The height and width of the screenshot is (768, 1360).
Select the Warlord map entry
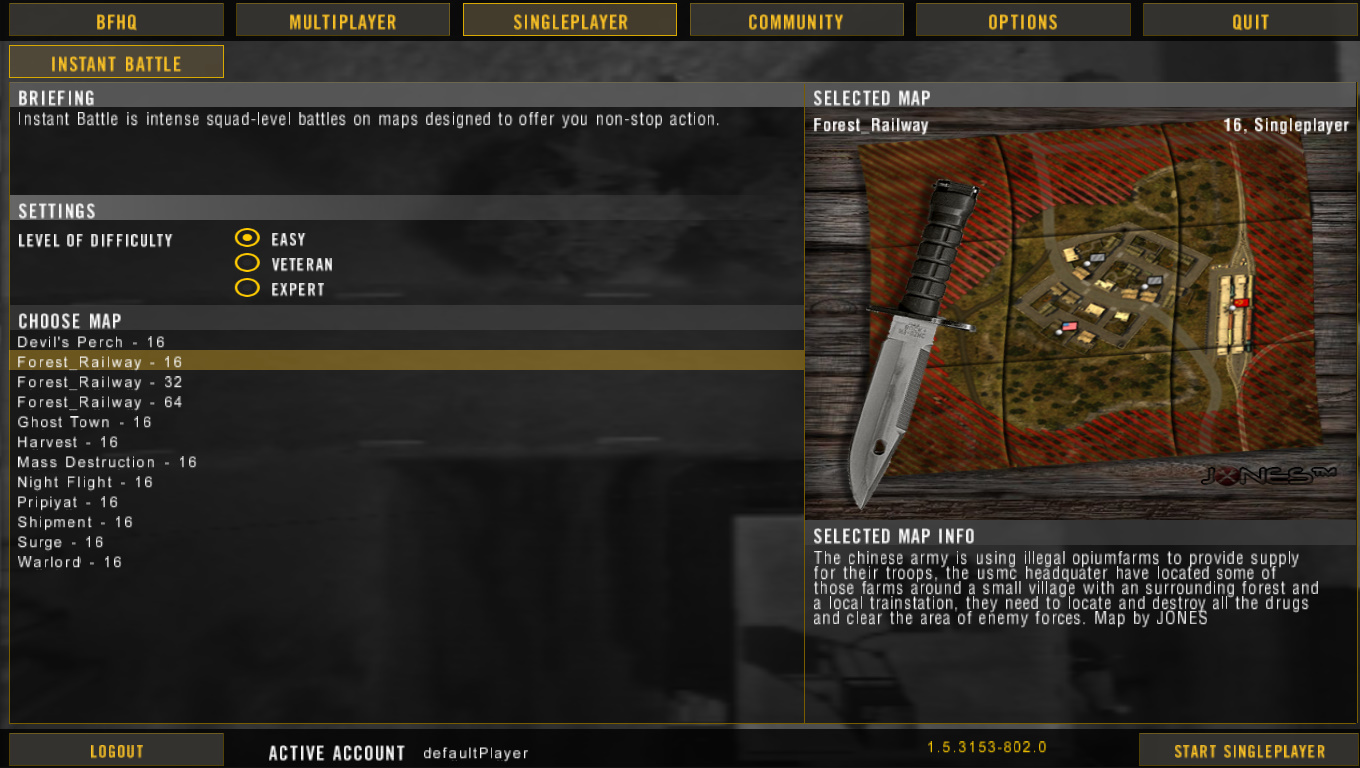click(69, 561)
